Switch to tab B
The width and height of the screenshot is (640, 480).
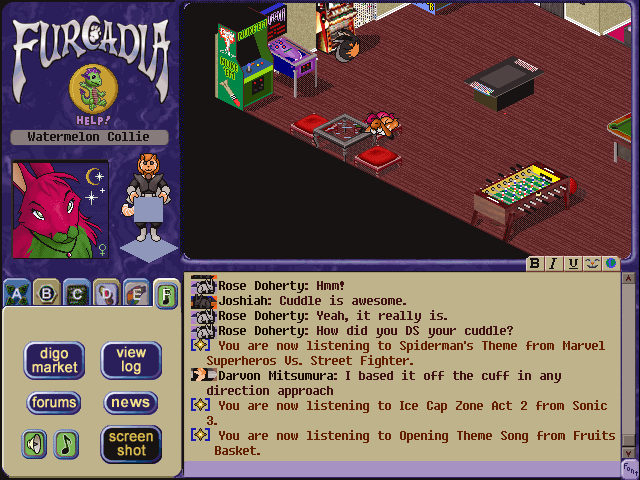(46, 294)
